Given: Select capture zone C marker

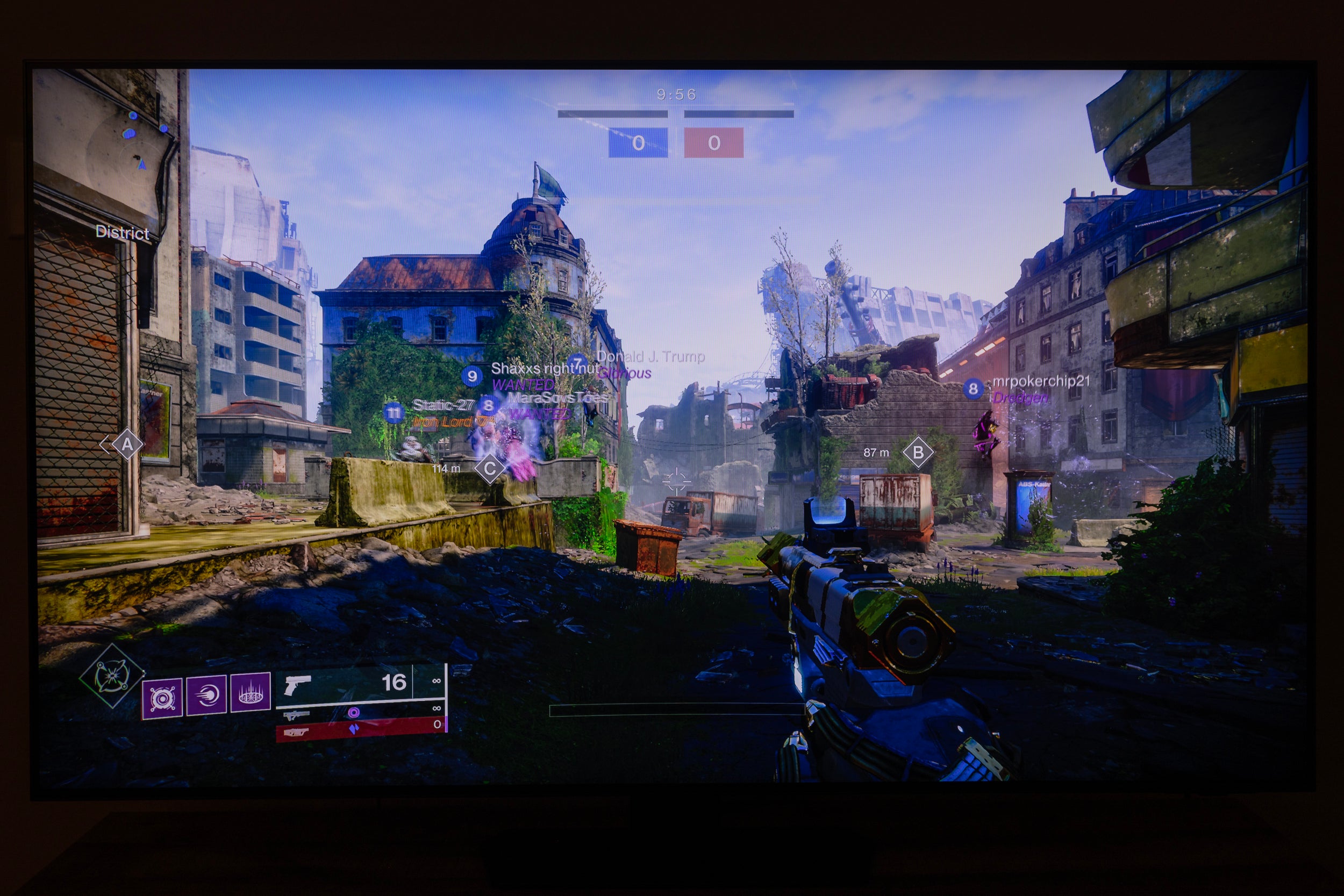Looking at the screenshot, I should [490, 469].
